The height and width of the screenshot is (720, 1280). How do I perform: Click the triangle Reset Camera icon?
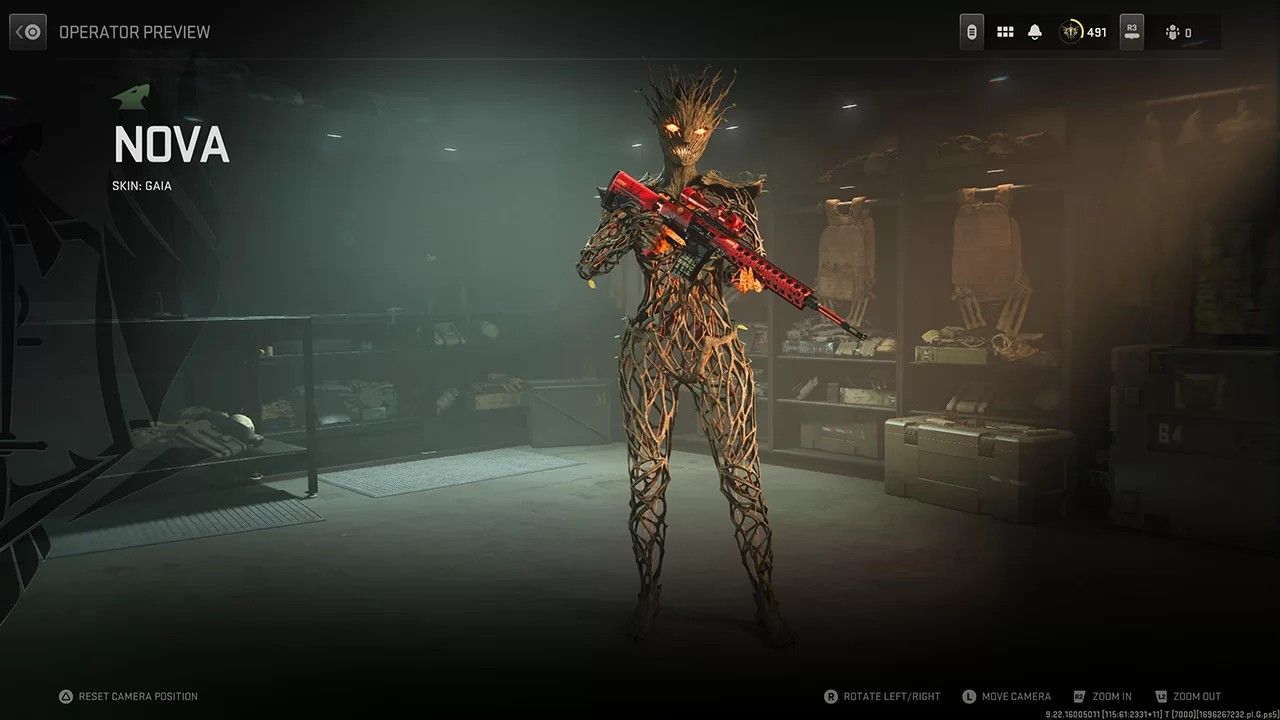click(65, 696)
